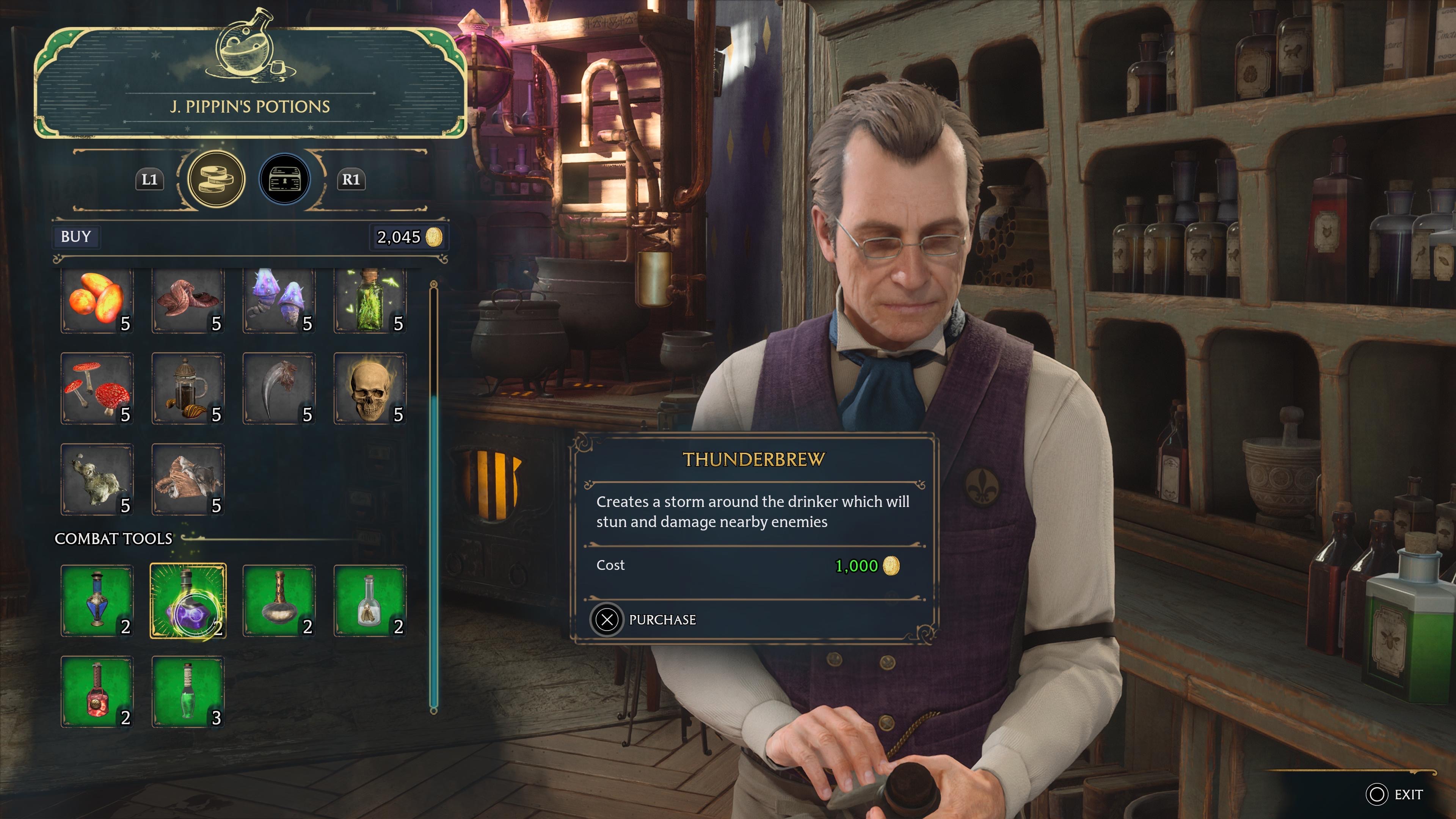Choose the green glowing bottle ingredient
Image resolution: width=1456 pixels, height=819 pixels.
(370, 300)
